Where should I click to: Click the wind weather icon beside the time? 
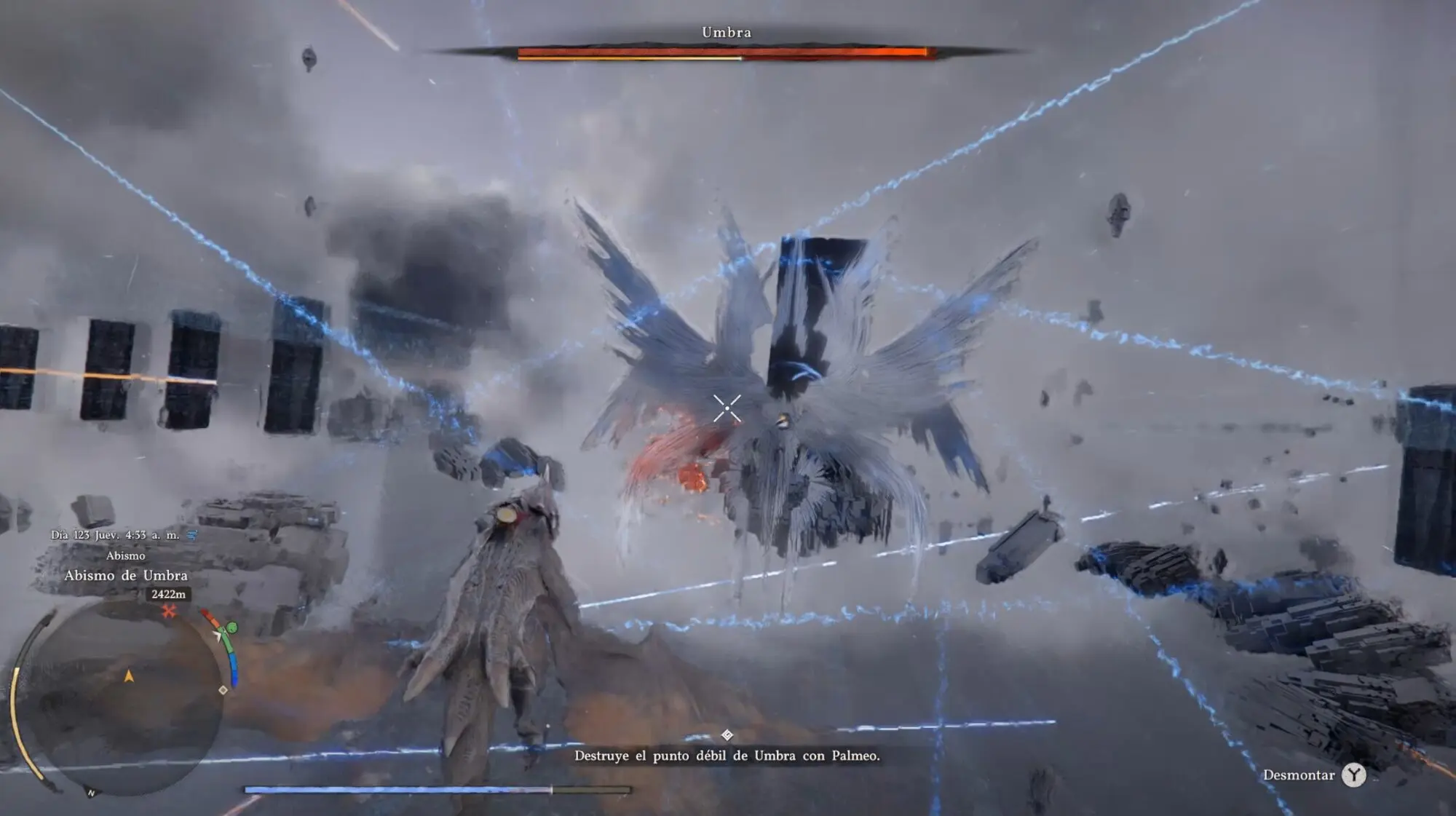(x=192, y=535)
